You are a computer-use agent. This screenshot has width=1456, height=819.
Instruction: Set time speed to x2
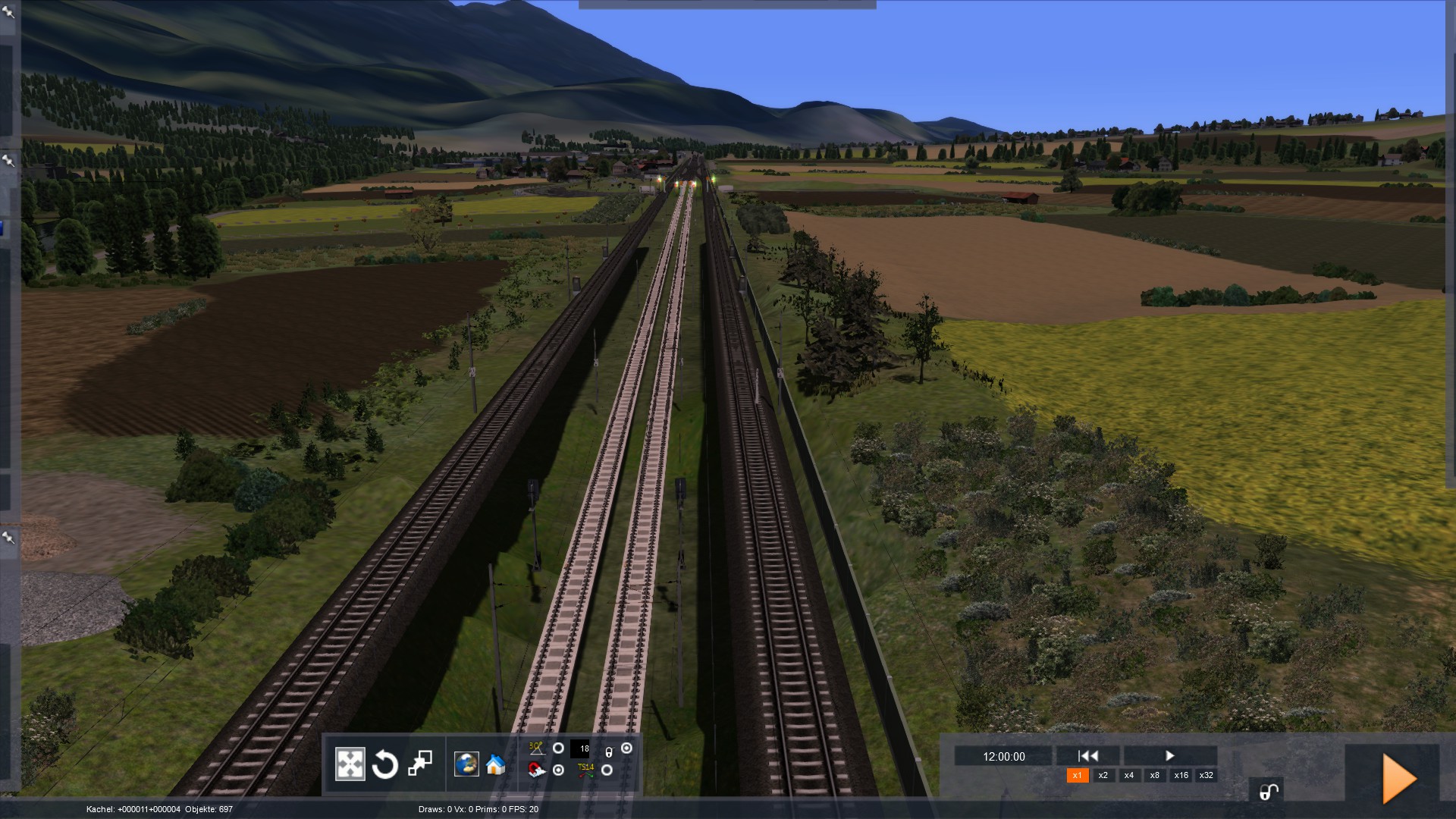[x=1103, y=775]
